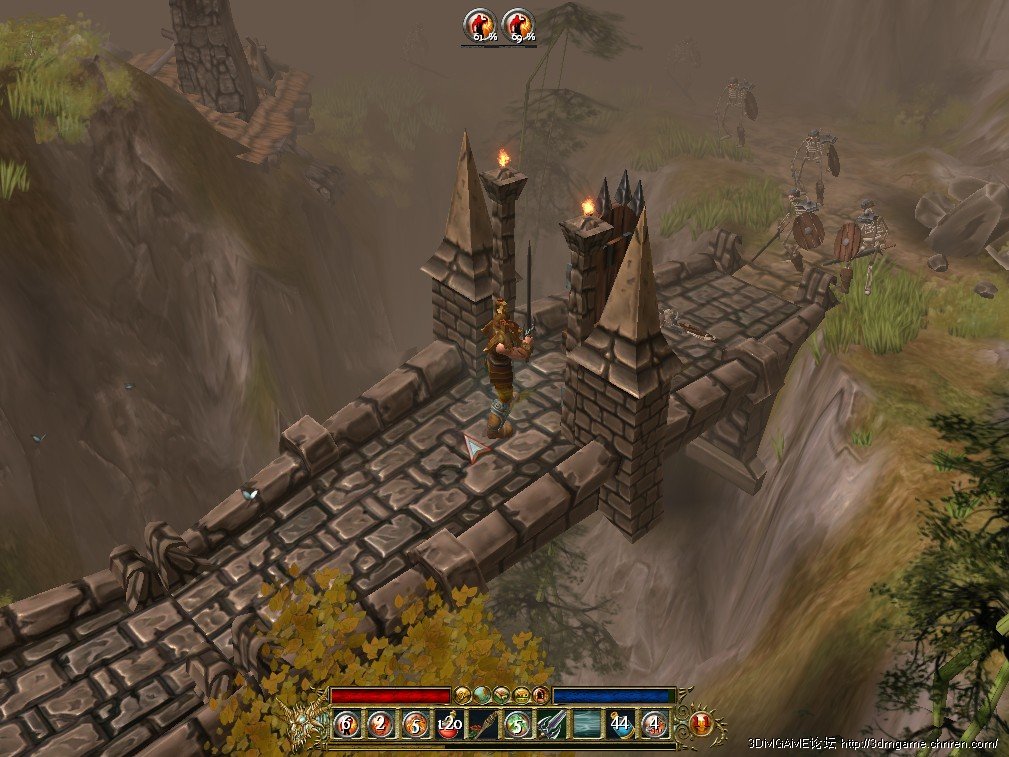
Task: Activate the hotbar skill numbered 2
Action: pyautogui.click(x=381, y=722)
